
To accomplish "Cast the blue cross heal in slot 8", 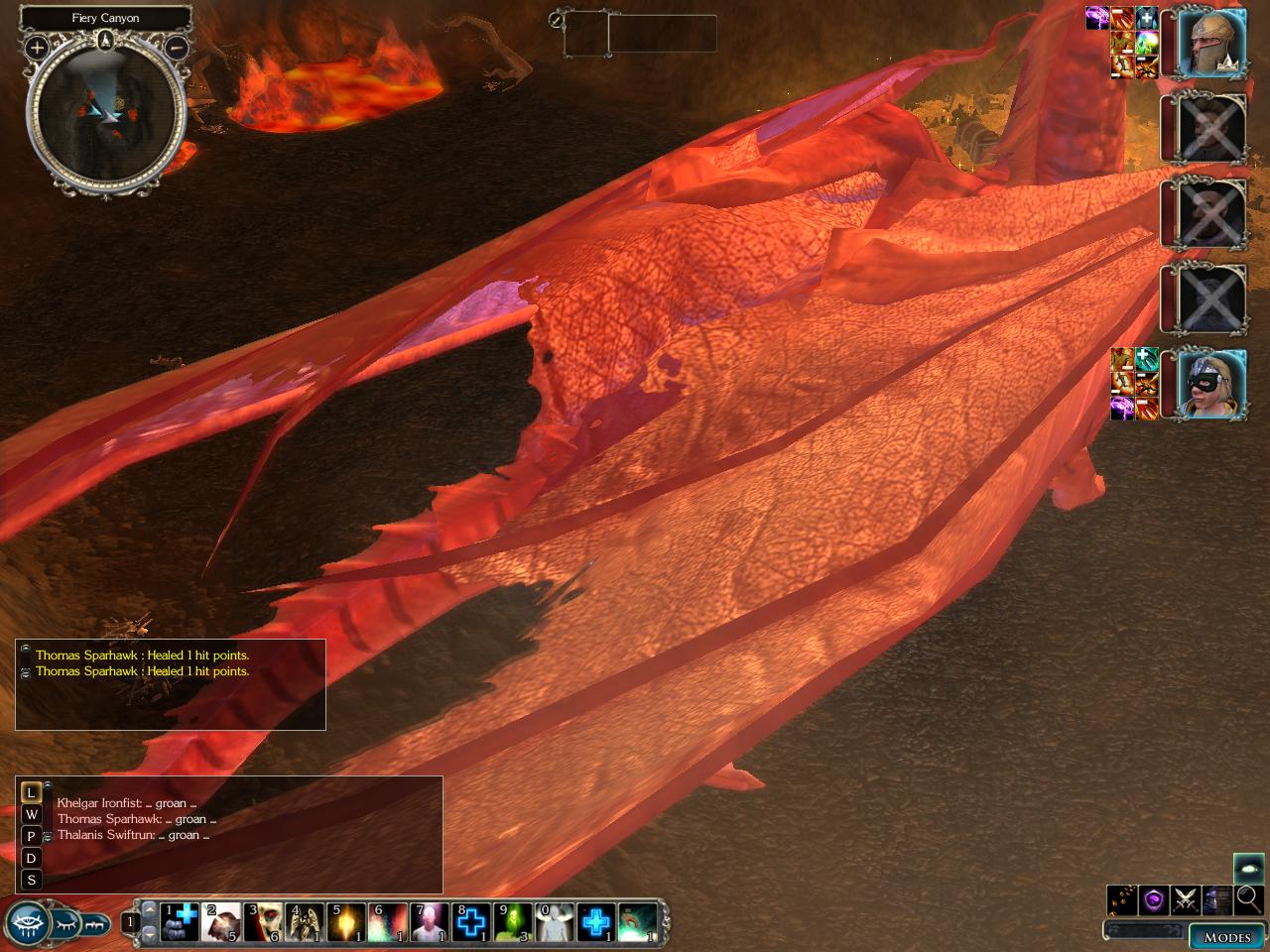I will [470, 921].
